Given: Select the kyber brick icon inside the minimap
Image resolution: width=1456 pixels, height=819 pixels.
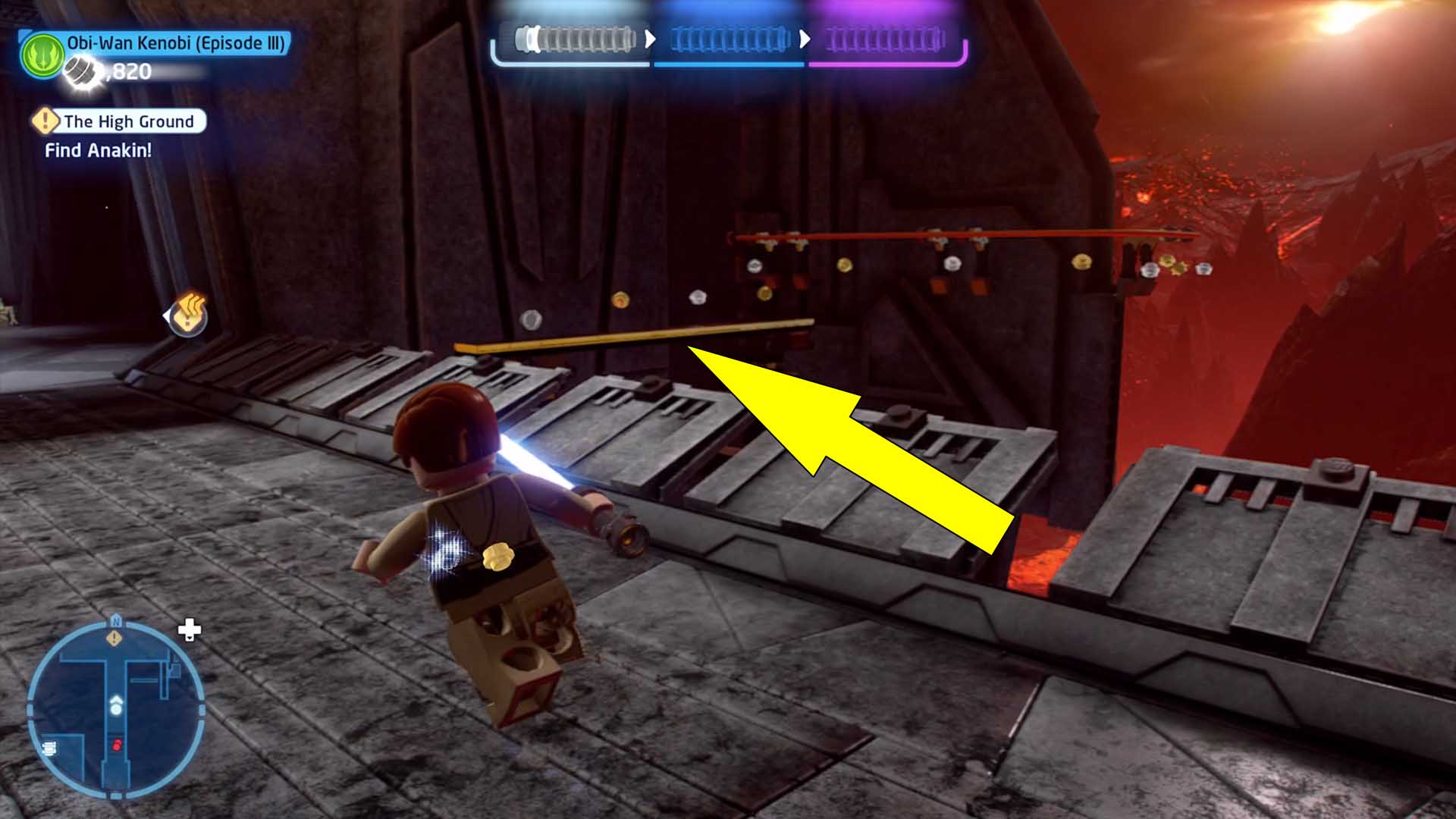Looking at the screenshot, I should [x=49, y=748].
